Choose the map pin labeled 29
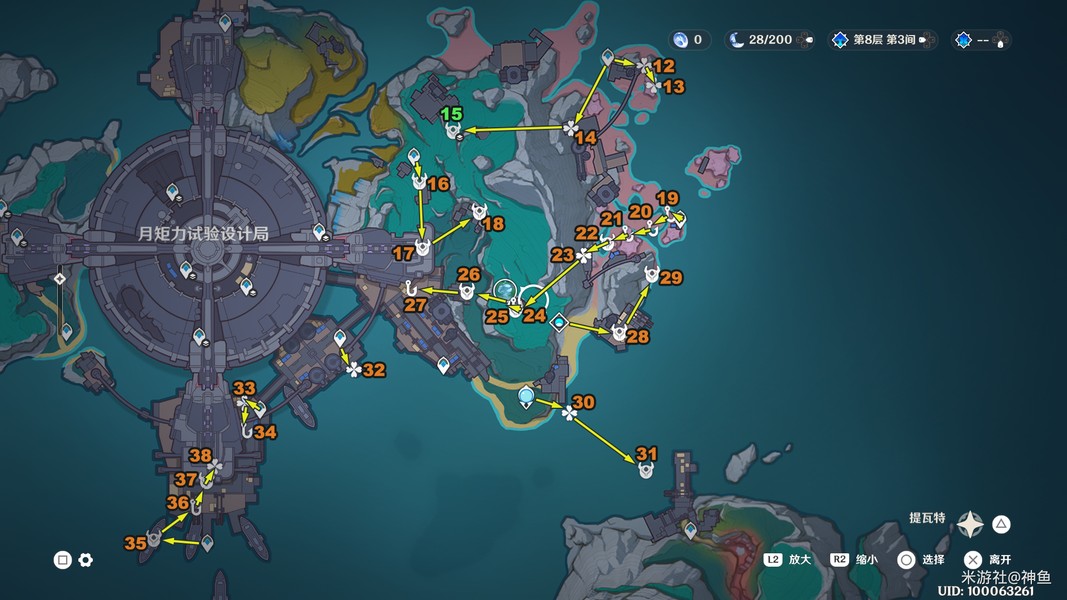The image size is (1067, 600). (x=652, y=276)
